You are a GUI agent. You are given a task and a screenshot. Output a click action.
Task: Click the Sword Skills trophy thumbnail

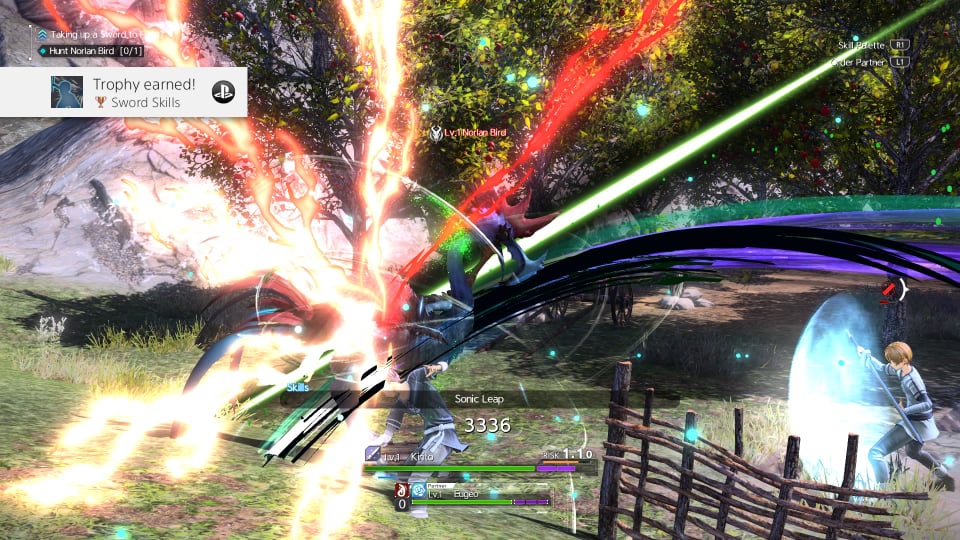(x=67, y=92)
